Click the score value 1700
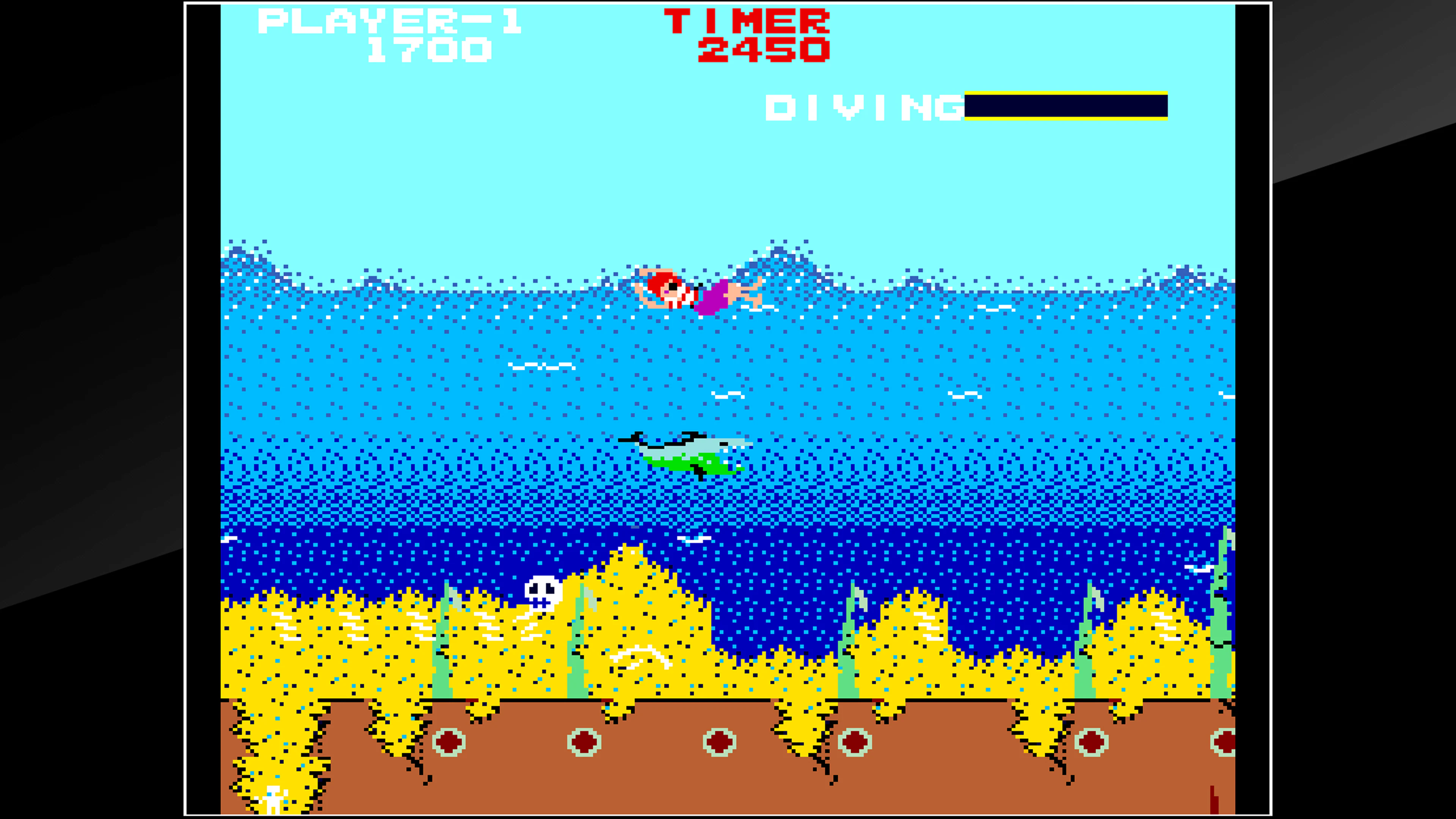This screenshot has width=1456, height=819. [430, 51]
